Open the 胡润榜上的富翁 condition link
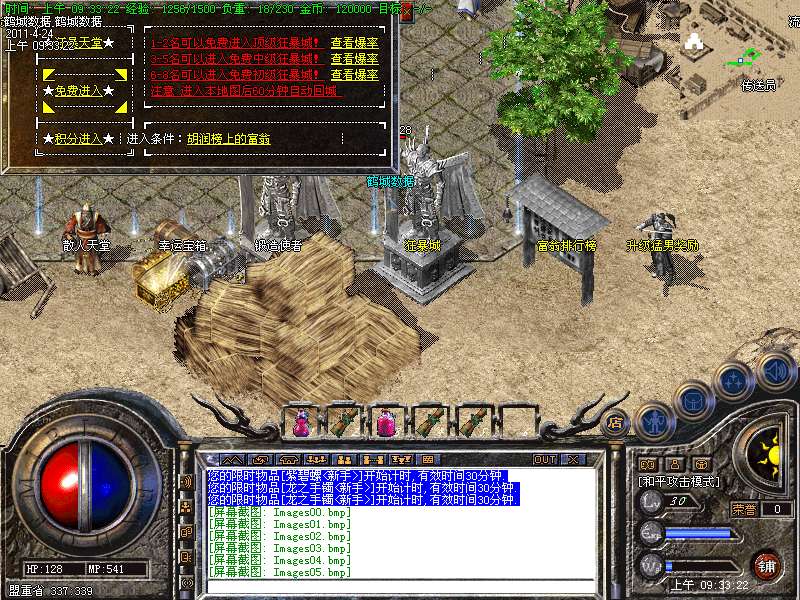Screen dimensions: 800x600 [228, 139]
